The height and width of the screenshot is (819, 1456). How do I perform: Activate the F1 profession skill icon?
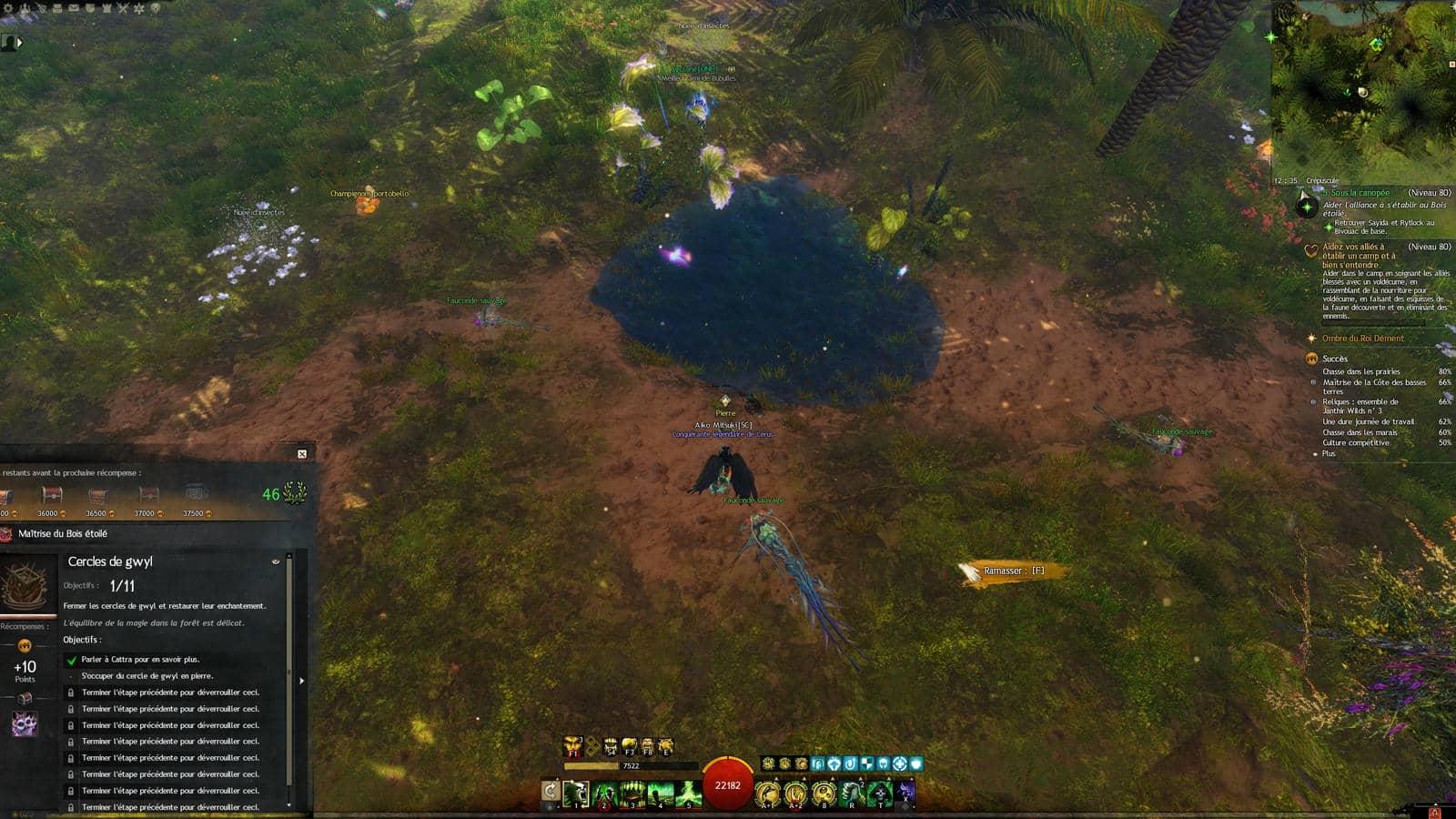572,747
